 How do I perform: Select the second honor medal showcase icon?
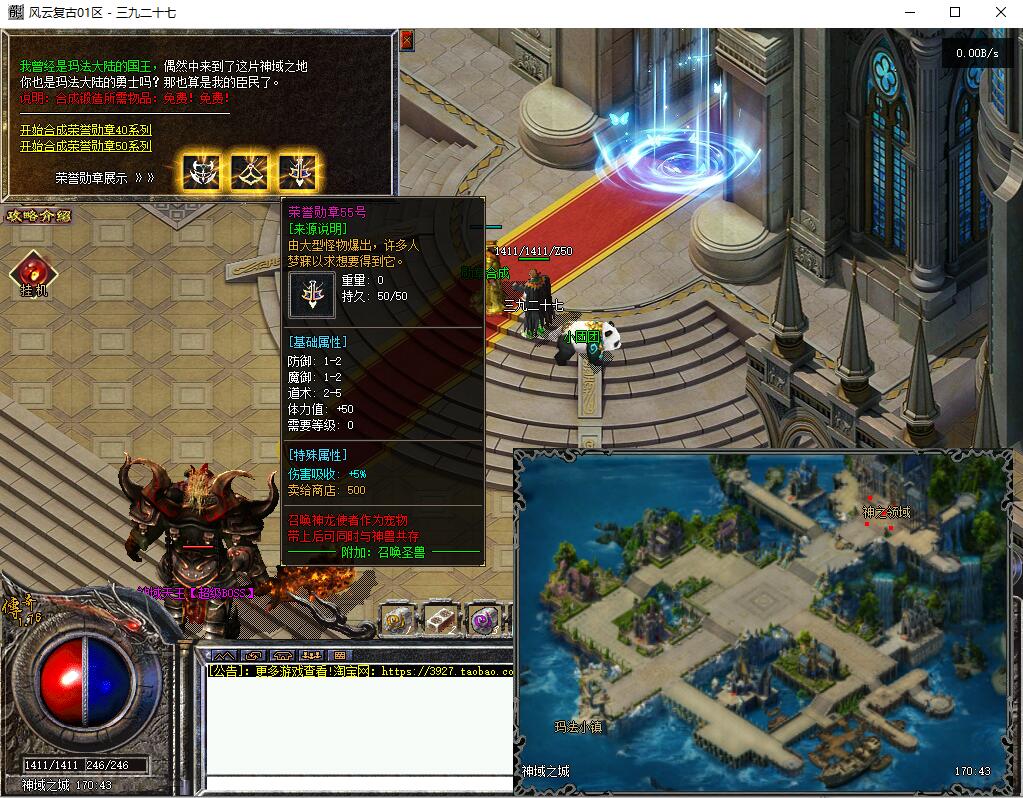pos(248,172)
